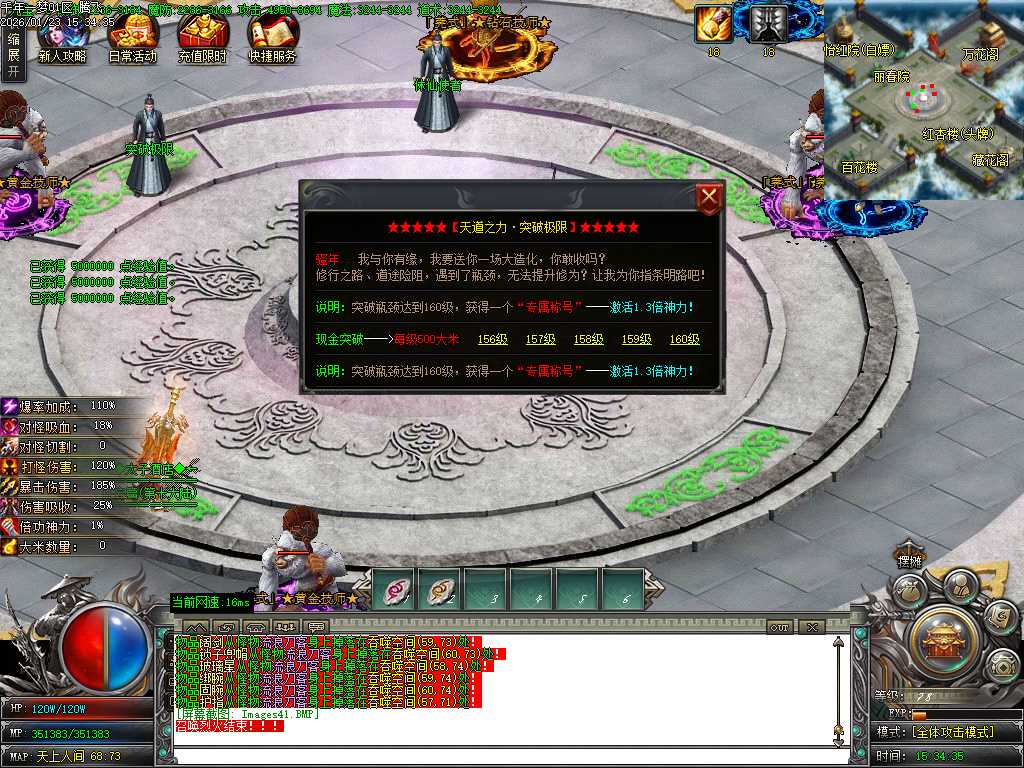This screenshot has width=1024, height=768.
Task: Open the 快捷服务 quick services scroll
Action: pyautogui.click(x=272, y=38)
